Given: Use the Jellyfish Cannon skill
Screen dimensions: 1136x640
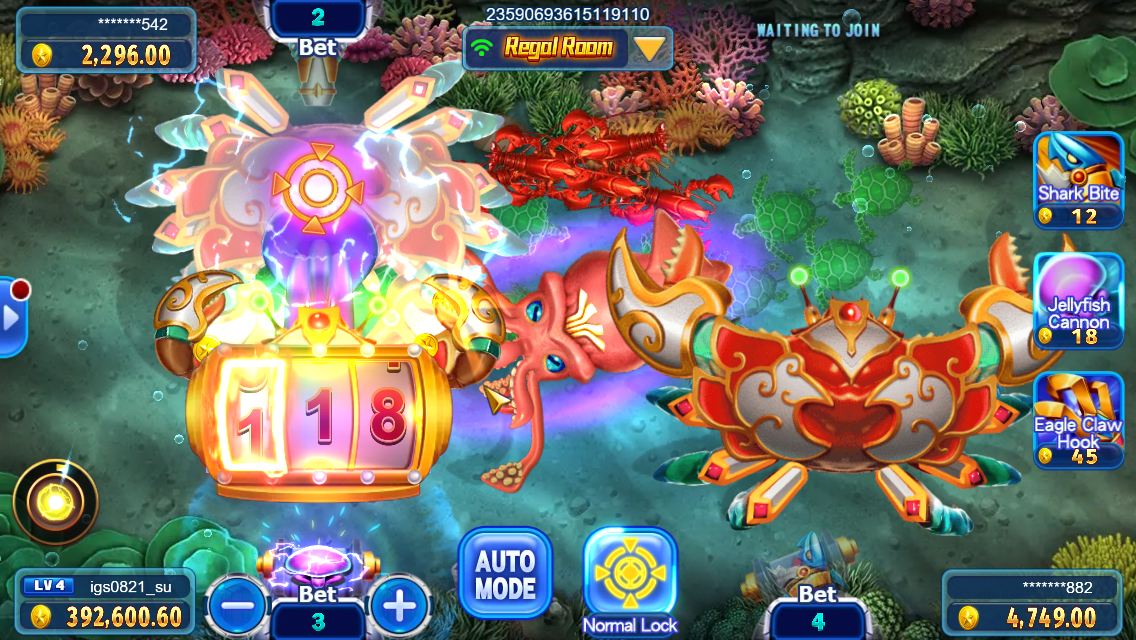Looking at the screenshot, I should (x=1078, y=300).
